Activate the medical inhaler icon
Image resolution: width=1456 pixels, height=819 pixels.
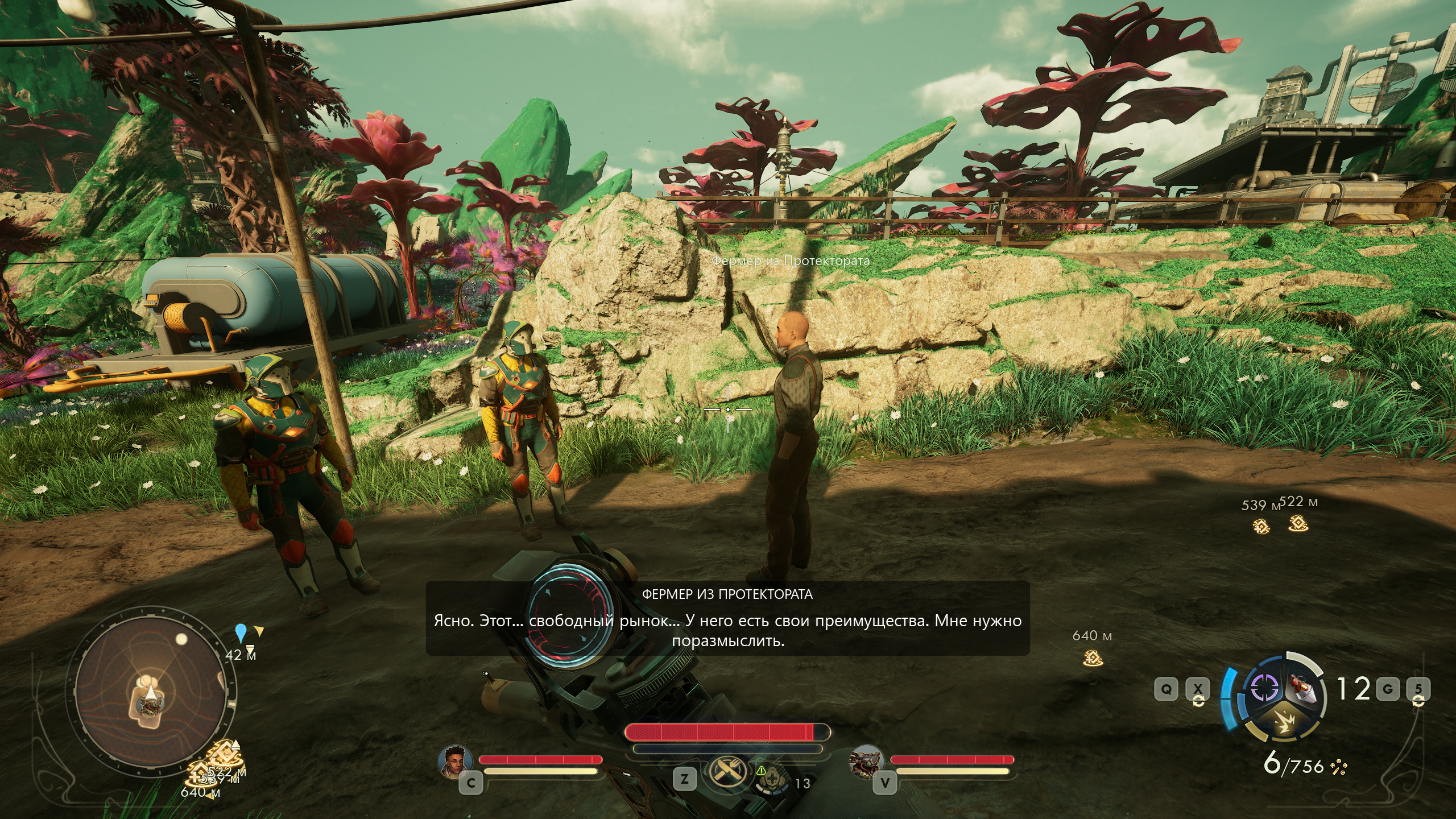pyautogui.click(x=772, y=780)
